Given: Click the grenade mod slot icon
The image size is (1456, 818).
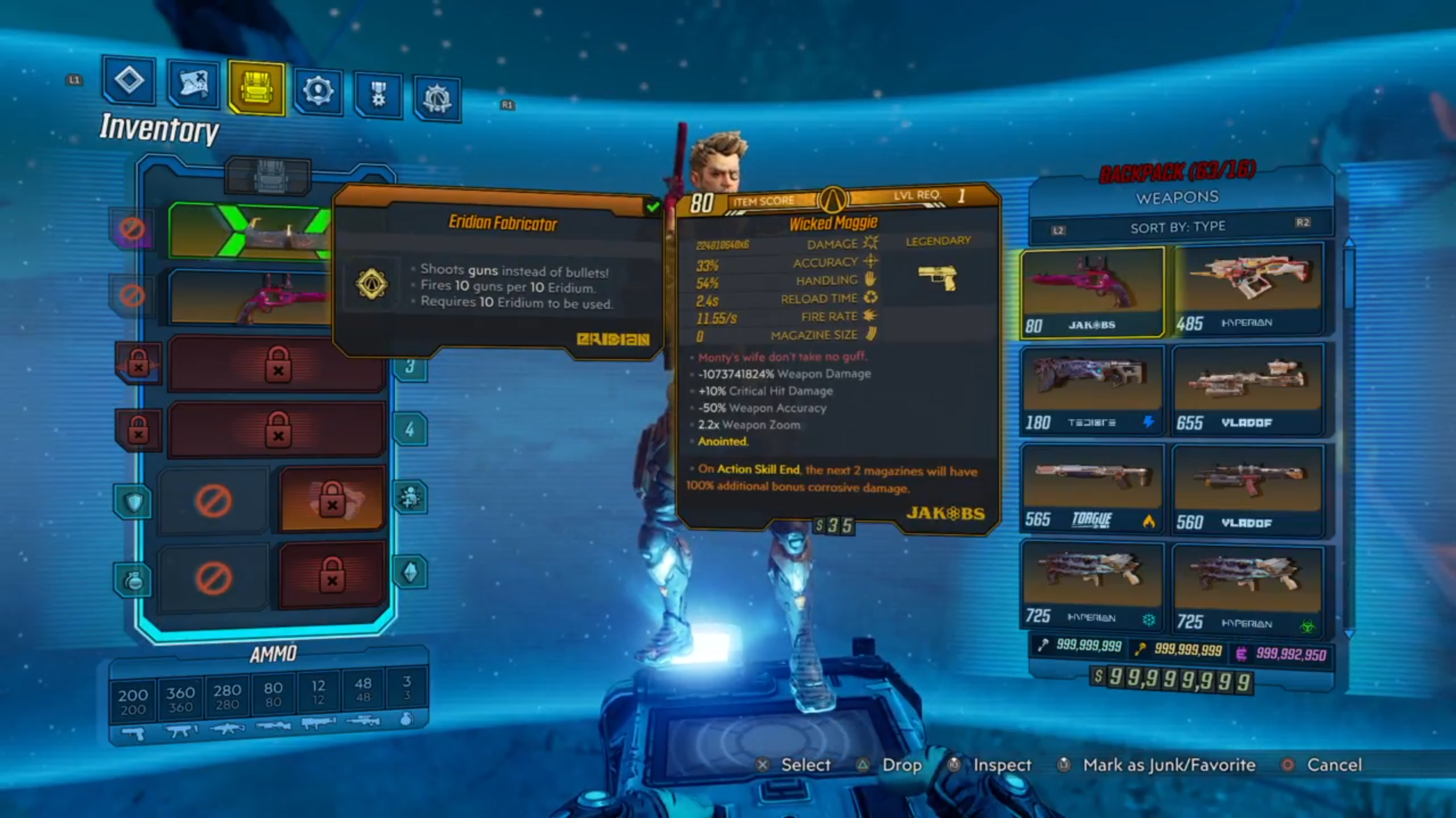Looking at the screenshot, I should tap(133, 580).
